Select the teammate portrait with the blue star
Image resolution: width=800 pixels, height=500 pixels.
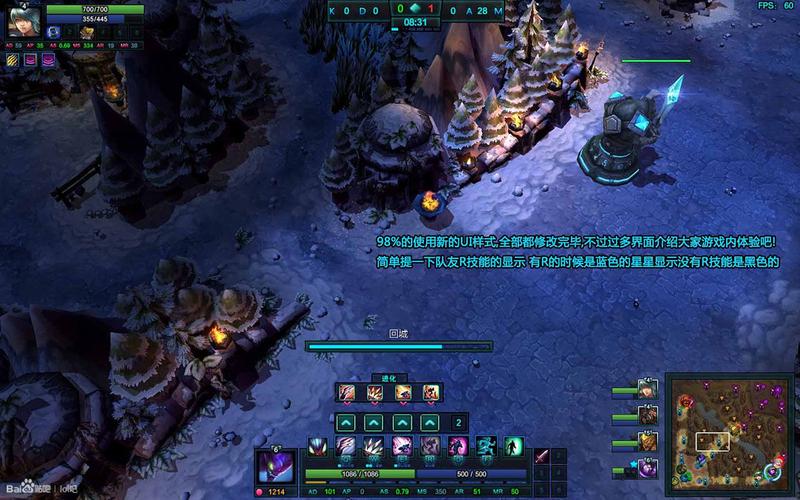point(647,465)
